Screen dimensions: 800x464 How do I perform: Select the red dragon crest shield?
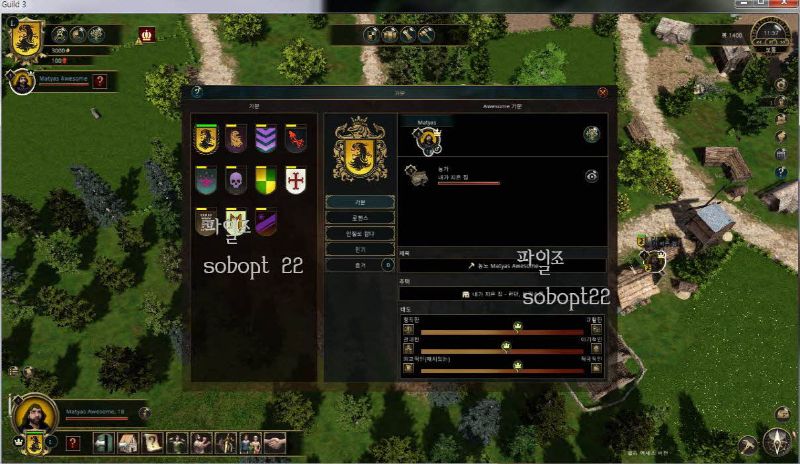(x=294, y=138)
